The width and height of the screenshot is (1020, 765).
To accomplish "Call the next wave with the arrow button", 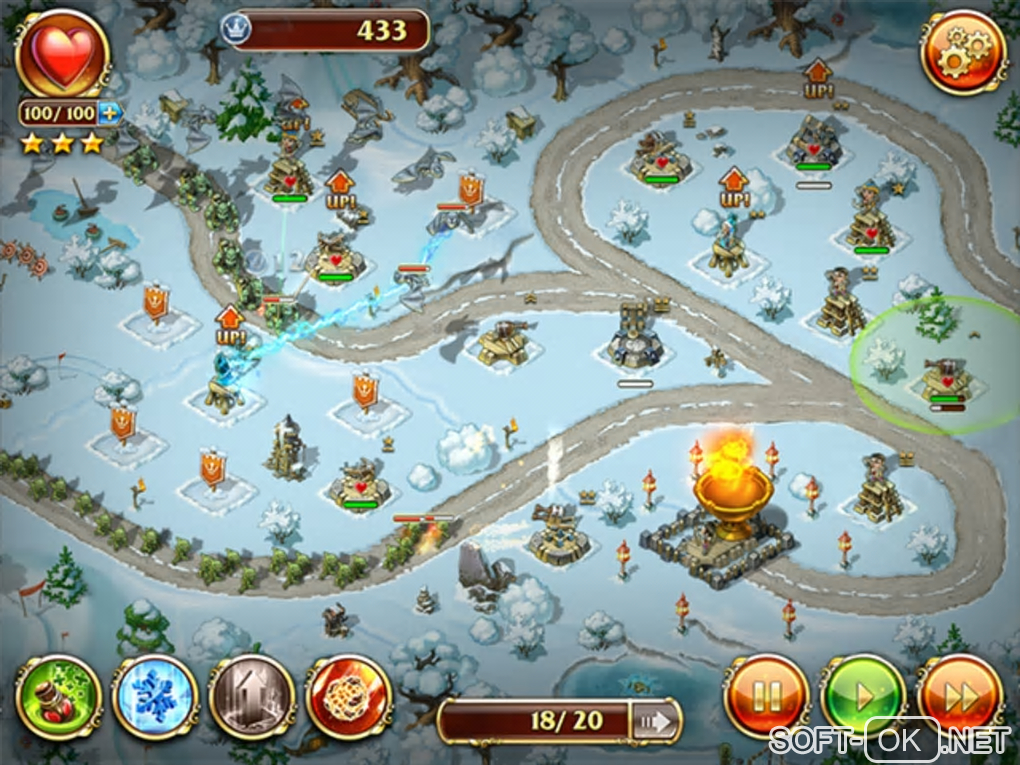I will click(x=656, y=721).
